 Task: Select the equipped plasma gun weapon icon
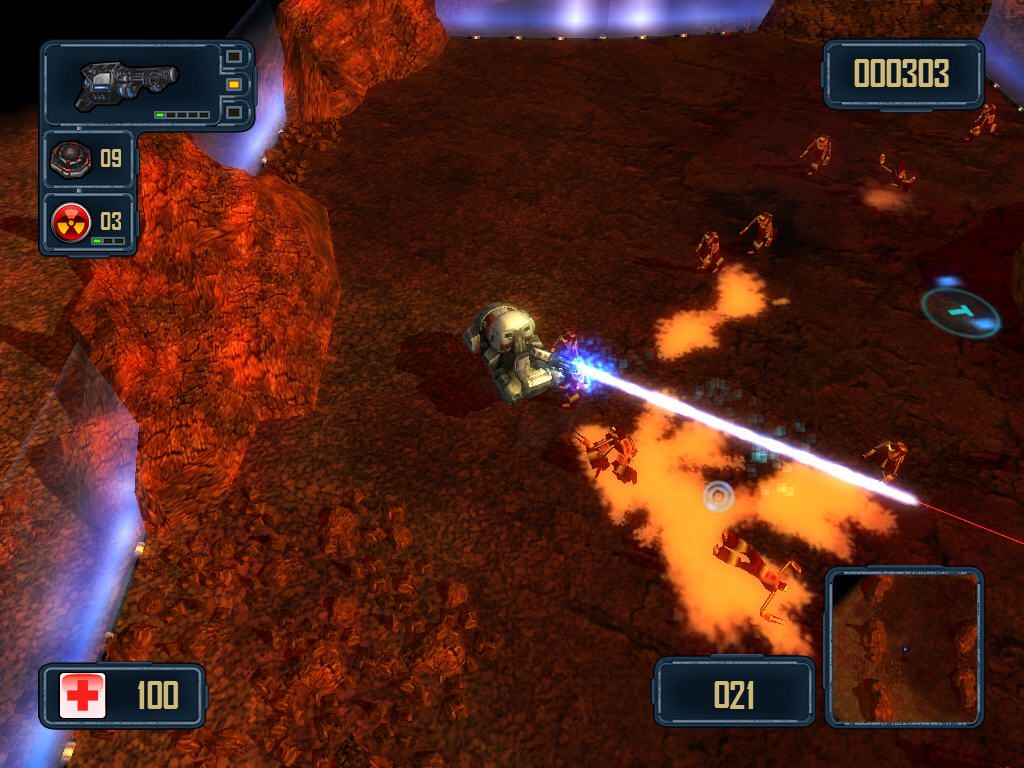[127, 82]
